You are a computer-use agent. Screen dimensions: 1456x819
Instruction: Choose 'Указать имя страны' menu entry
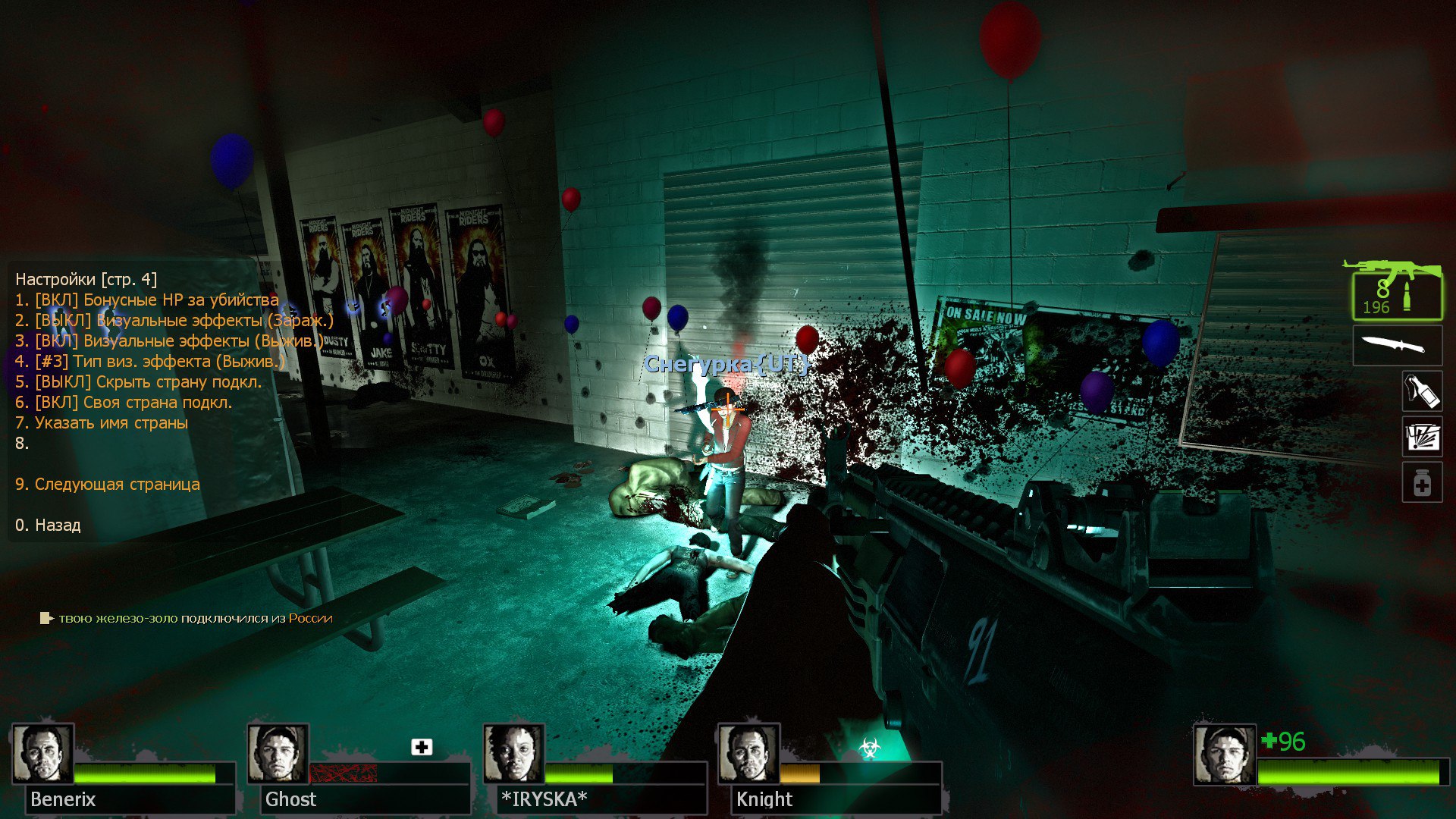point(102,423)
